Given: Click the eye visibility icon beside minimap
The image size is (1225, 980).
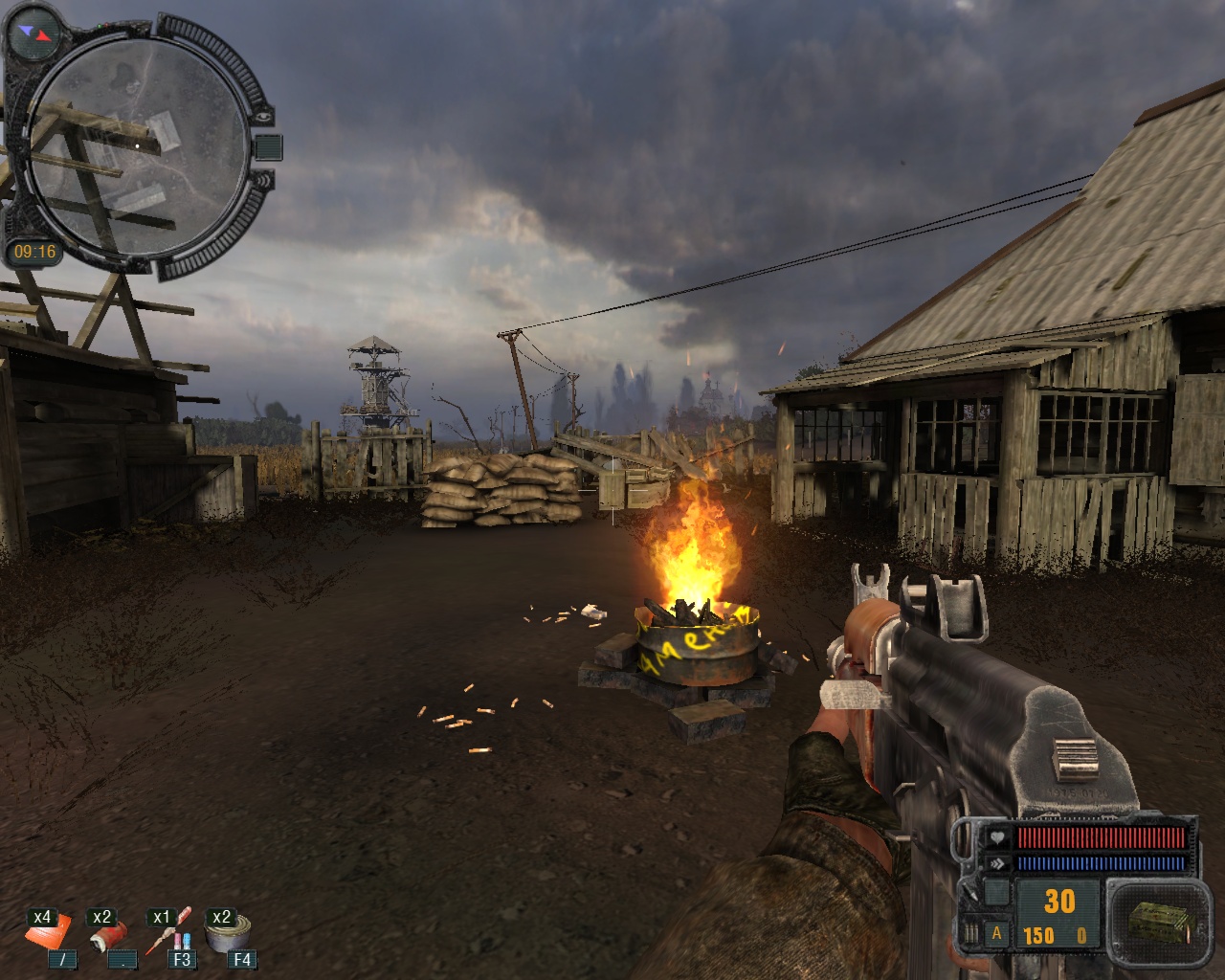Looking at the screenshot, I should click(x=265, y=116).
